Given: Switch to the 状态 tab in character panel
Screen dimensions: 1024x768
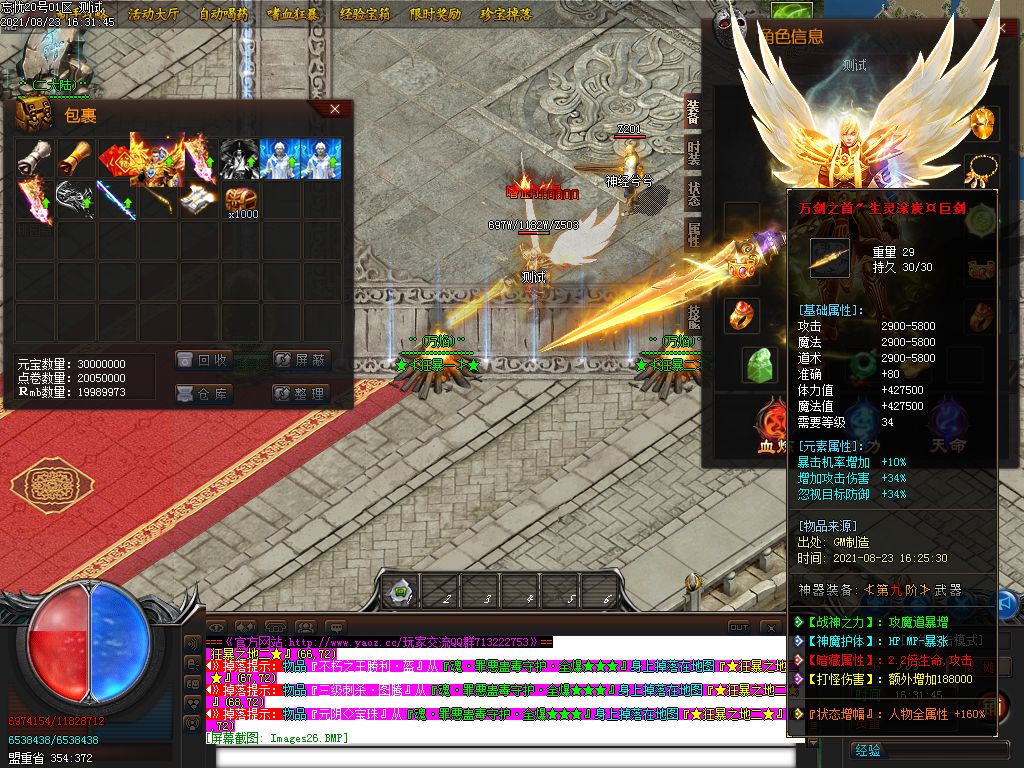Looking at the screenshot, I should click(x=693, y=193).
